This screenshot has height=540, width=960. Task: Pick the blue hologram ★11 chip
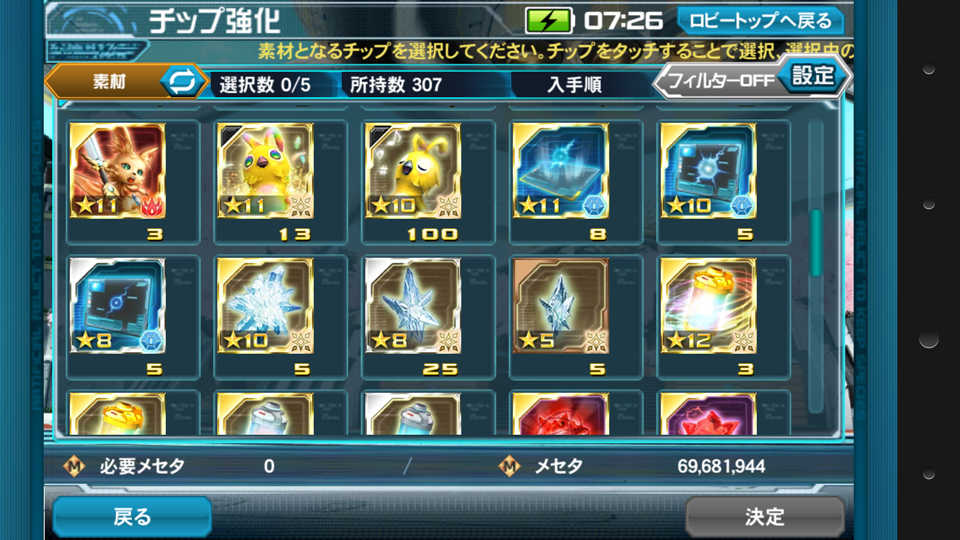click(x=560, y=172)
